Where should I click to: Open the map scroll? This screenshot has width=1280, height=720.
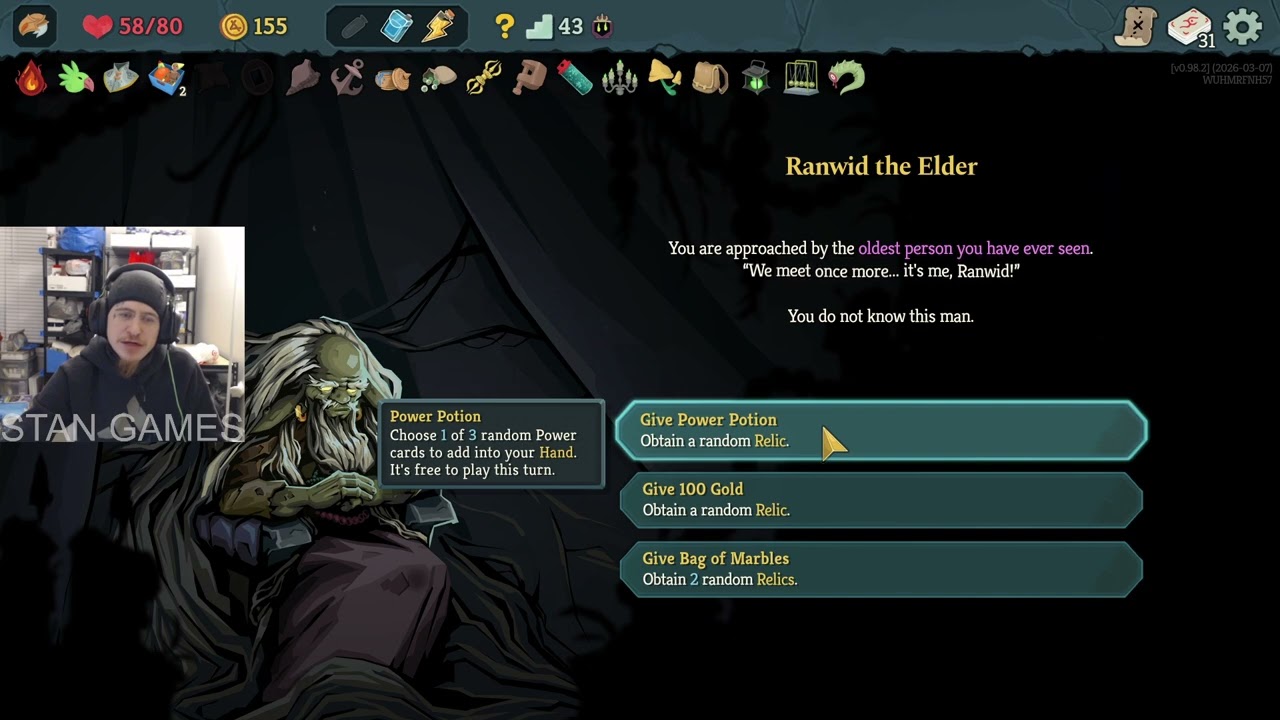click(1136, 27)
